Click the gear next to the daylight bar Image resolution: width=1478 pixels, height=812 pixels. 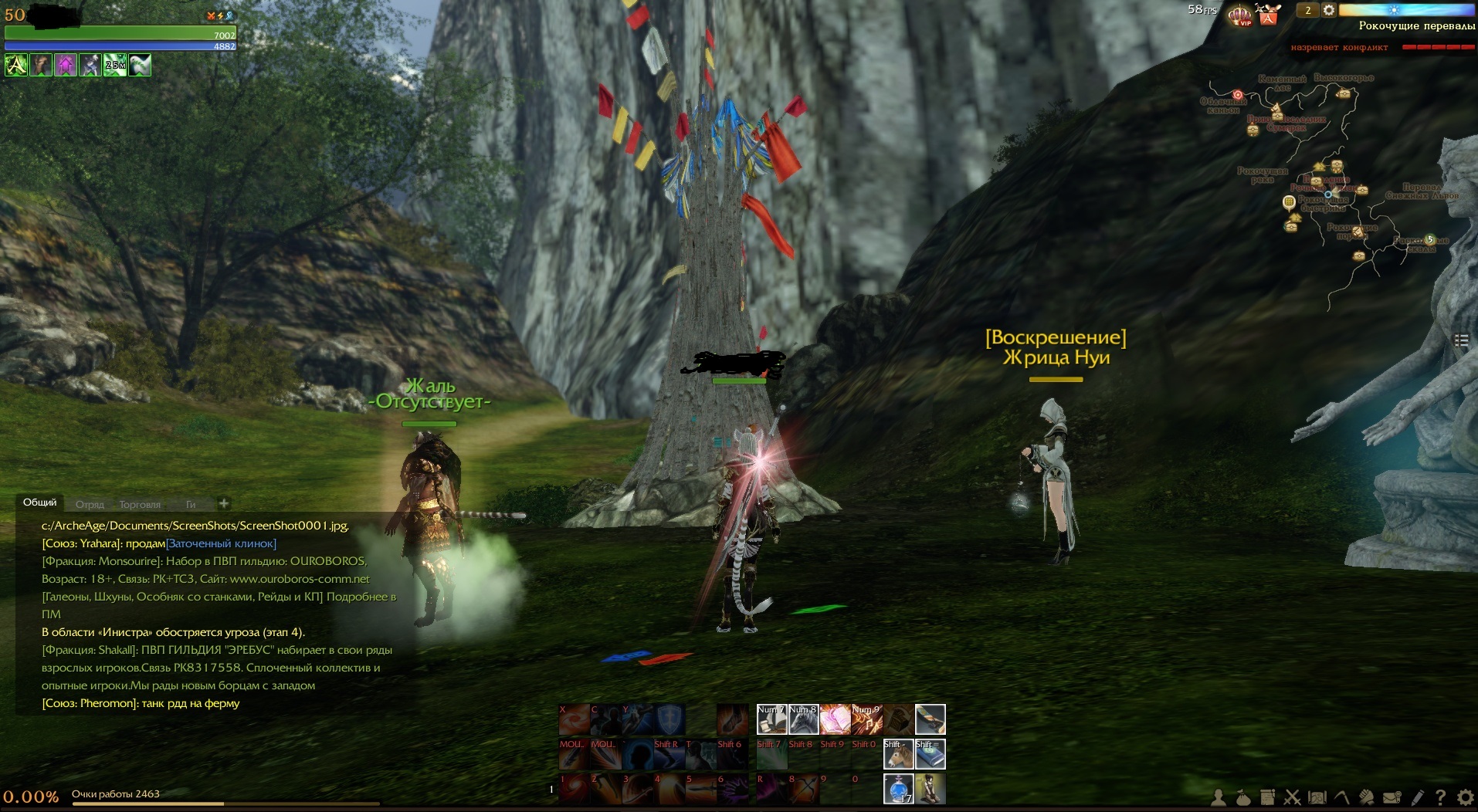pos(1329,10)
